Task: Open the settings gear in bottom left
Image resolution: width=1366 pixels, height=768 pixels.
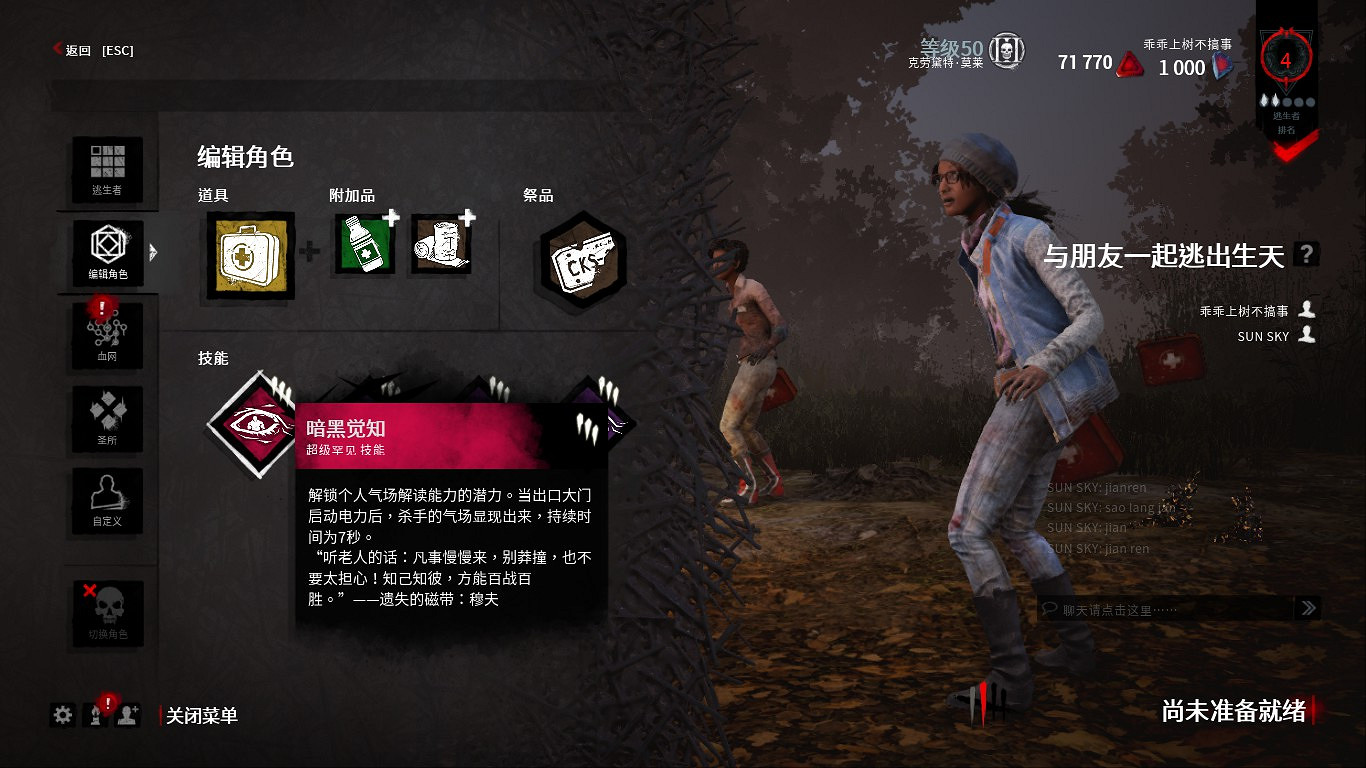Action: [63, 716]
